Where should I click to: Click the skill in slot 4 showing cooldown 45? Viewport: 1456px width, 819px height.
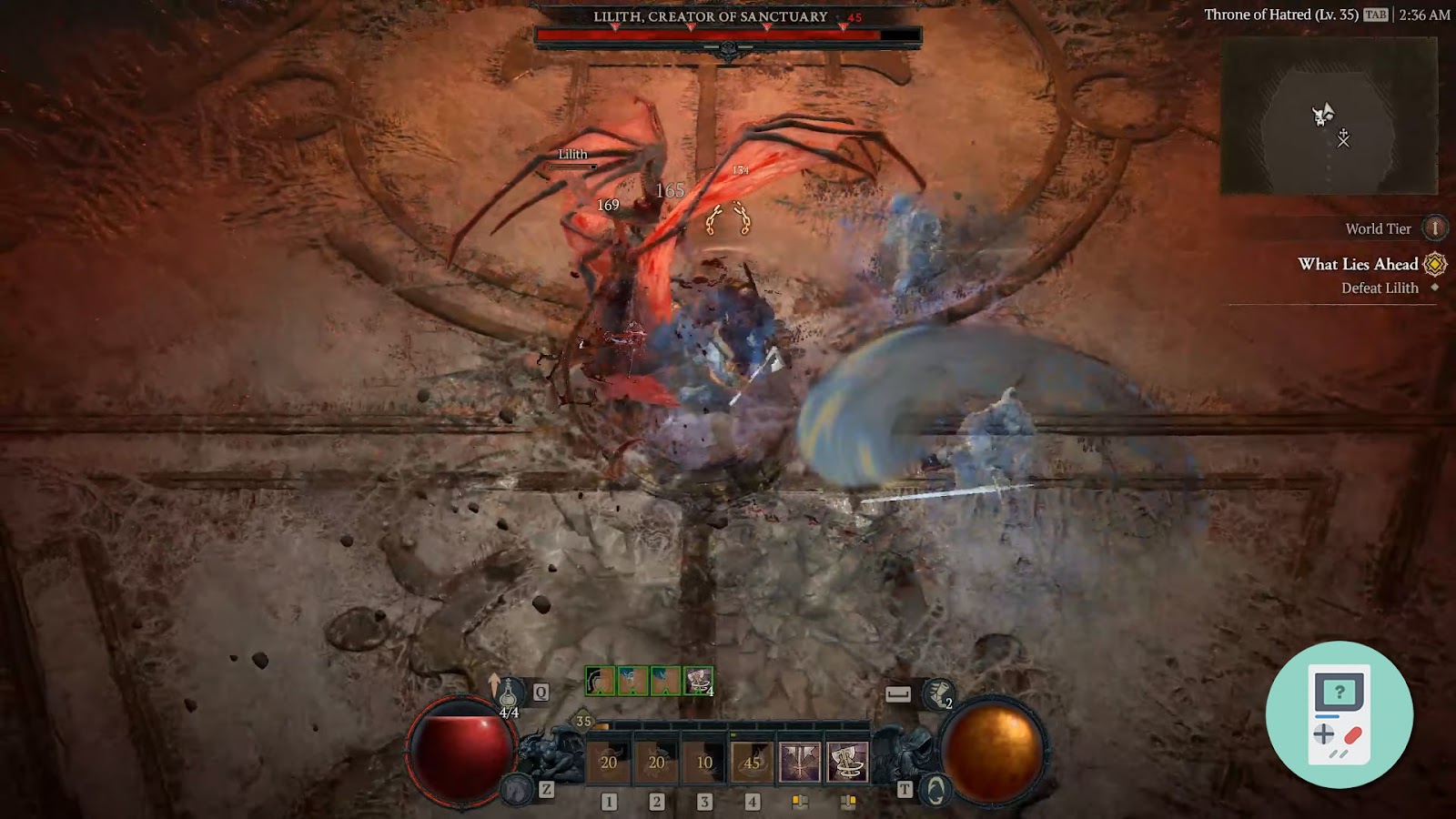tap(752, 760)
